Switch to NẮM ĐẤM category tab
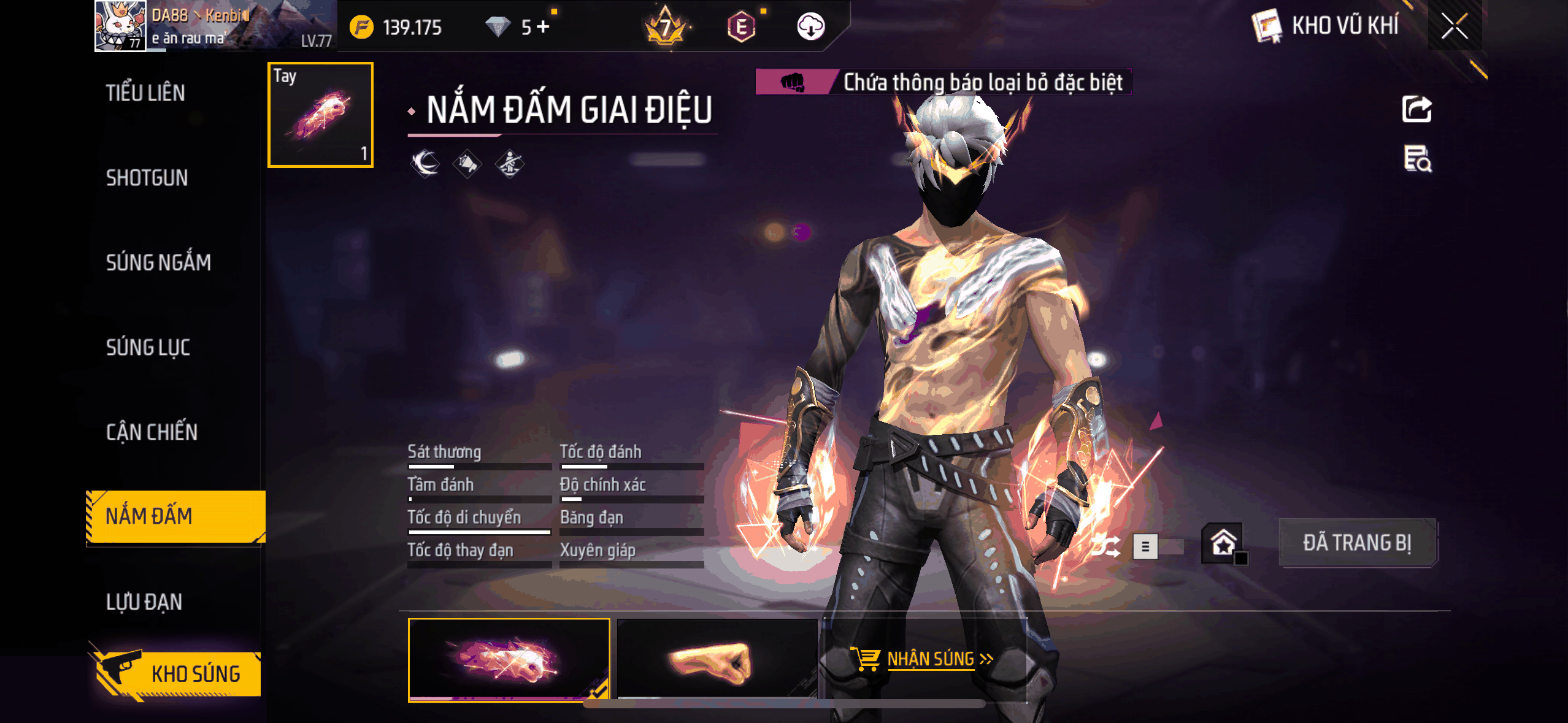Image resolution: width=1568 pixels, height=723 pixels. (147, 516)
